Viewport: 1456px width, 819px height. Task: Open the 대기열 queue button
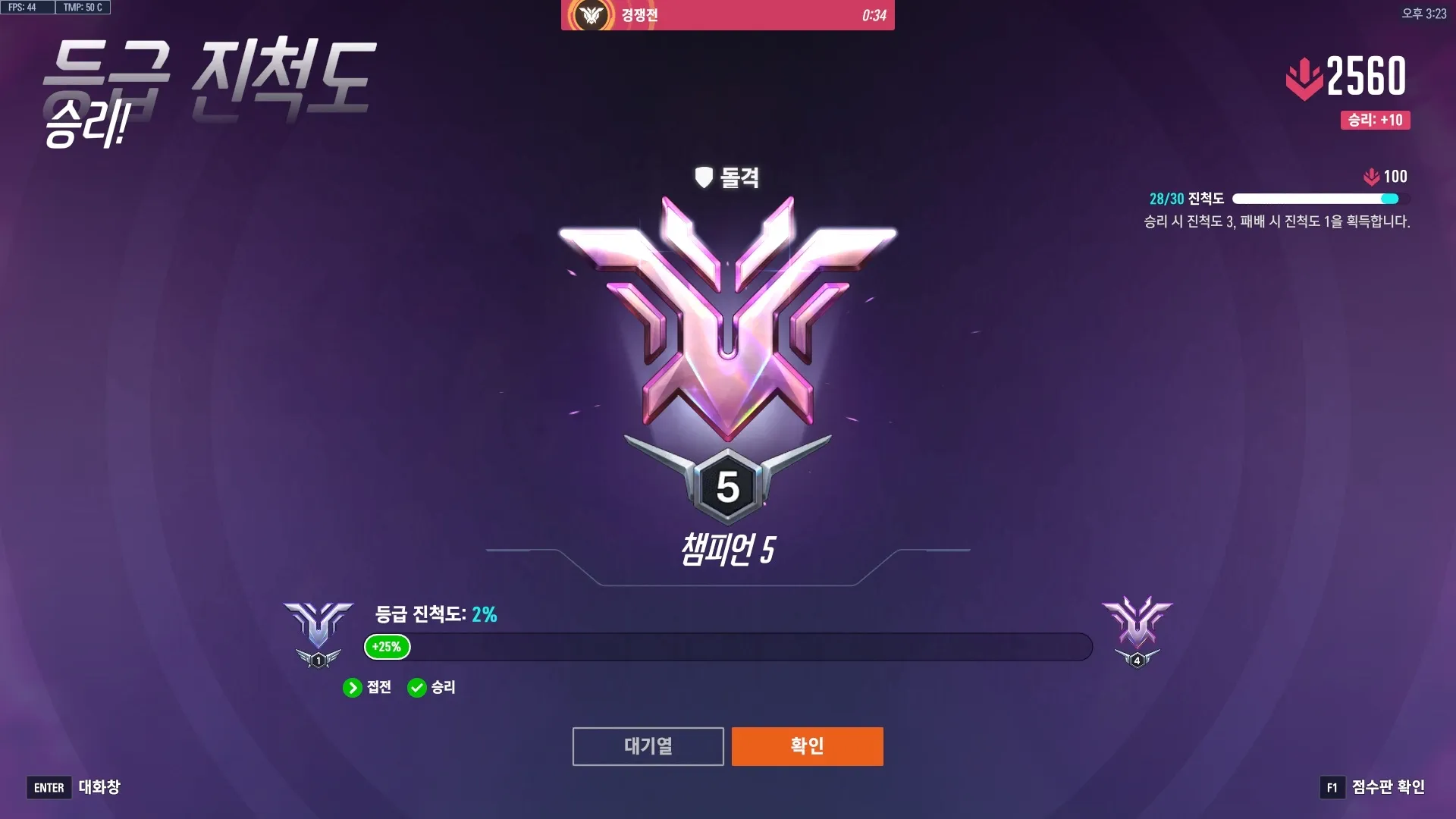point(648,746)
